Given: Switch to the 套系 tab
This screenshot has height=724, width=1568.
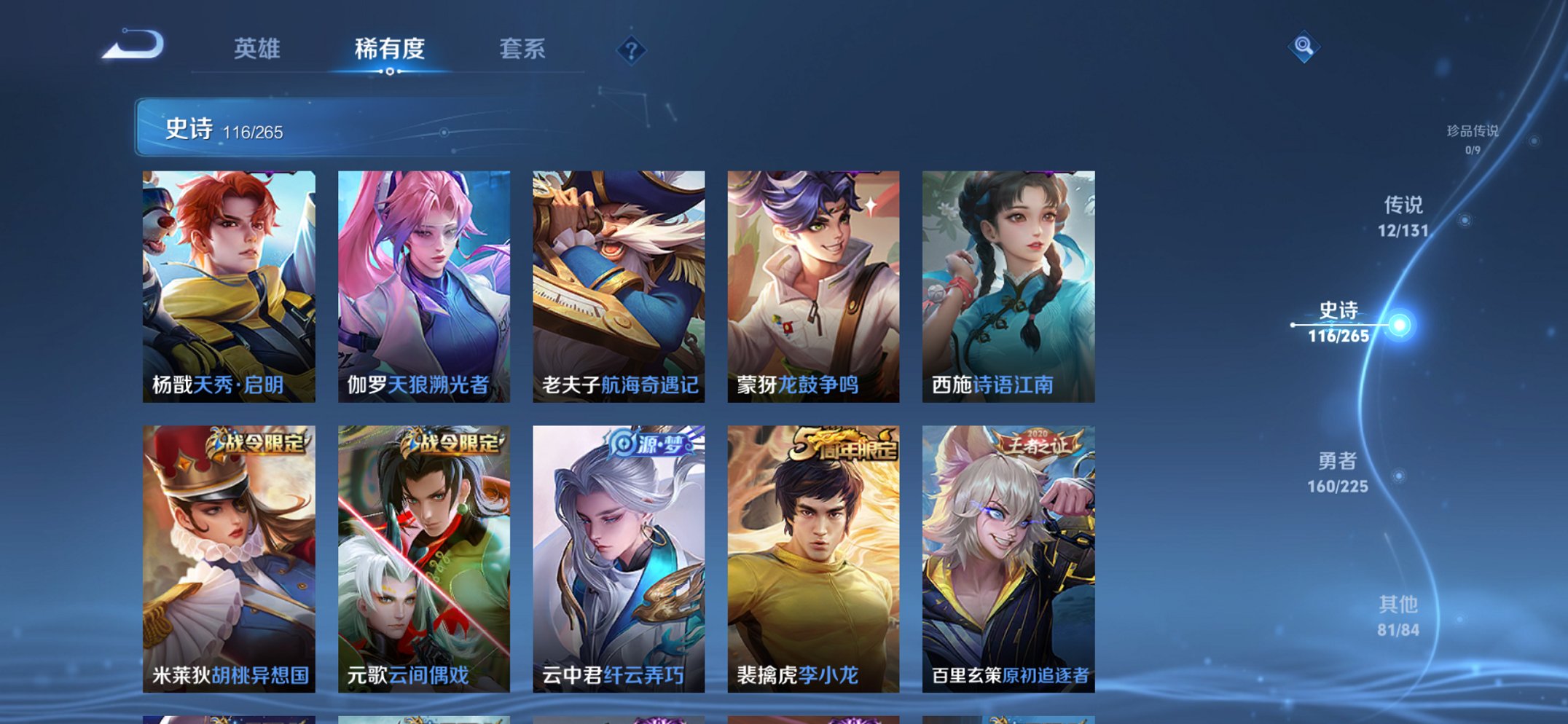Looking at the screenshot, I should (x=523, y=48).
